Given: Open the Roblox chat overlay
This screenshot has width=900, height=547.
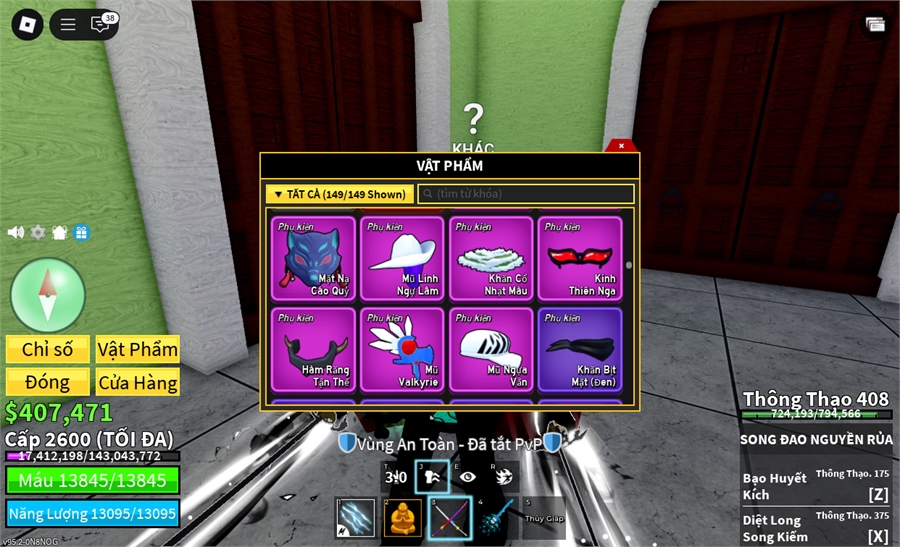Looking at the screenshot, I should (100, 24).
